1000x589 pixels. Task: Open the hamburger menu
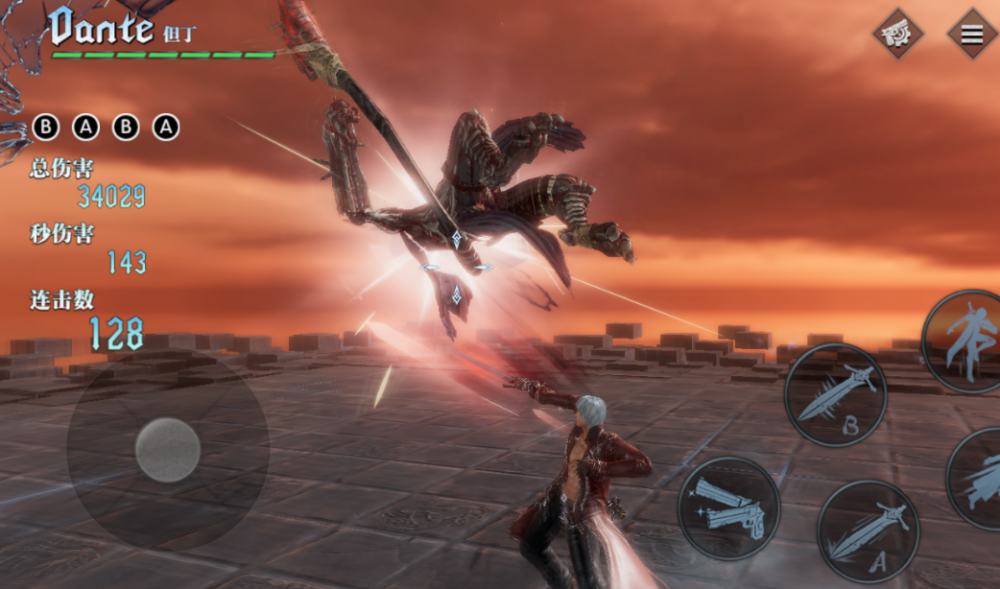coord(971,33)
